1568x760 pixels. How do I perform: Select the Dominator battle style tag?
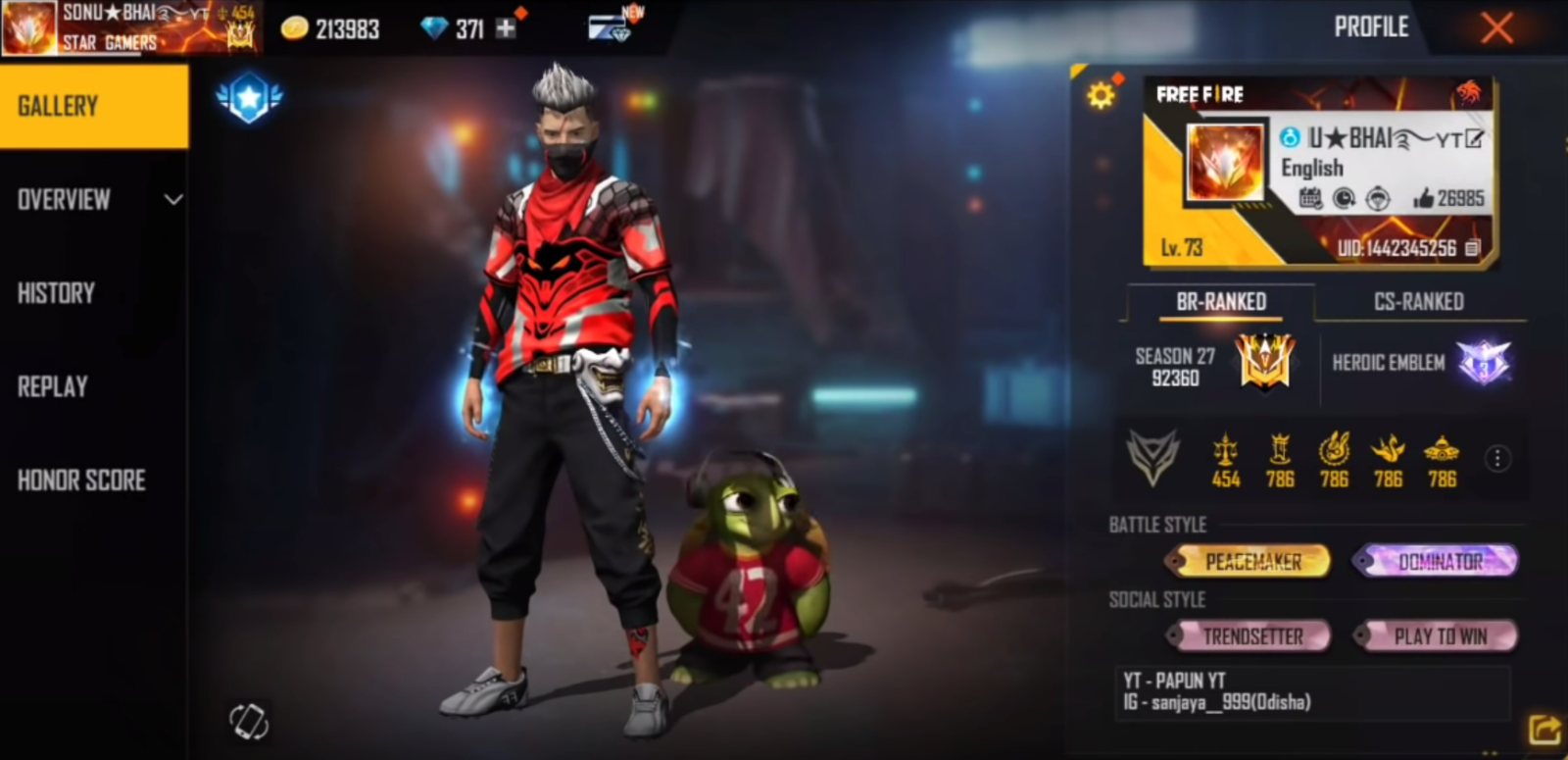click(1436, 561)
